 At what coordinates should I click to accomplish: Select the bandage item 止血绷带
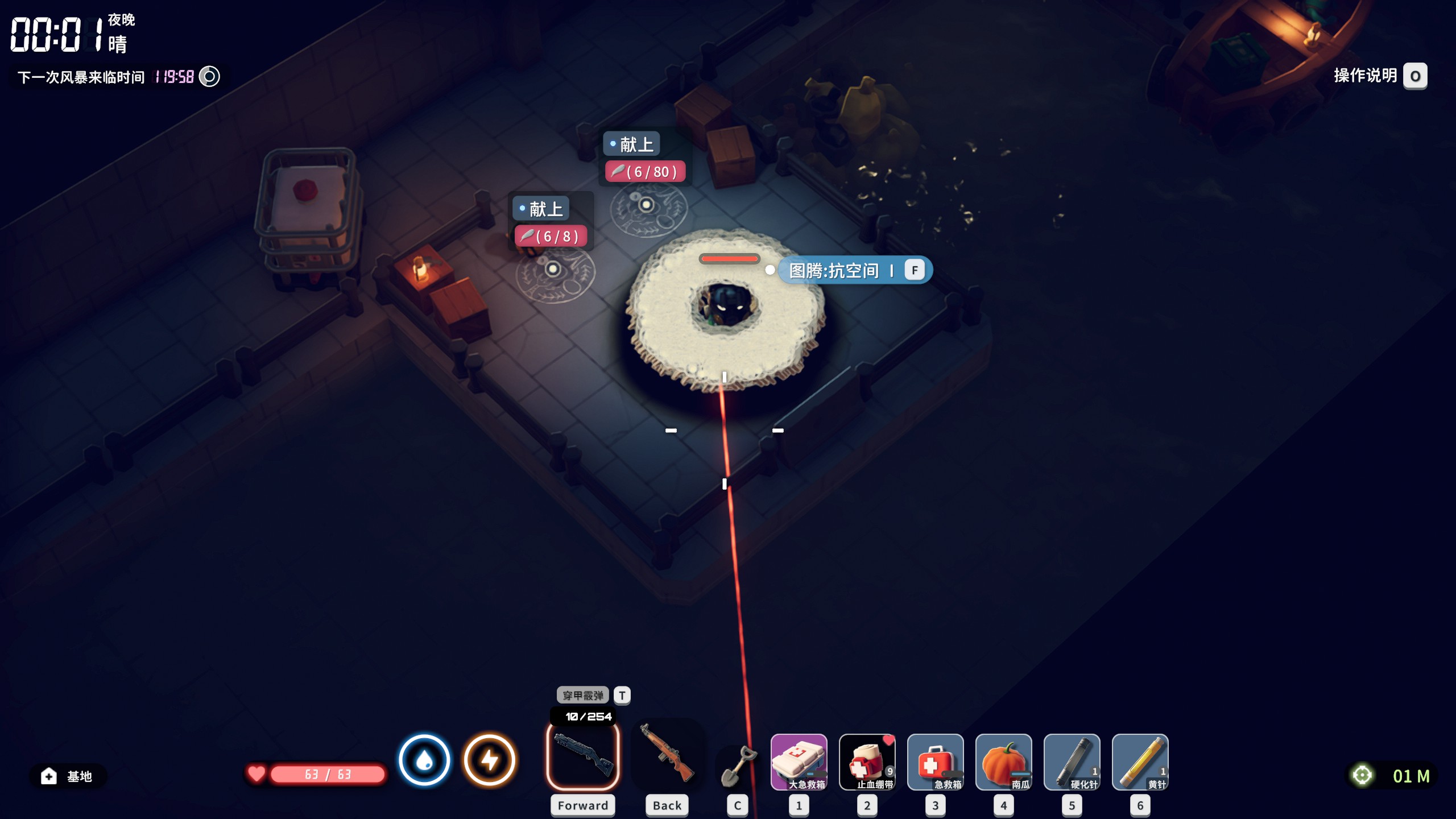(867, 762)
